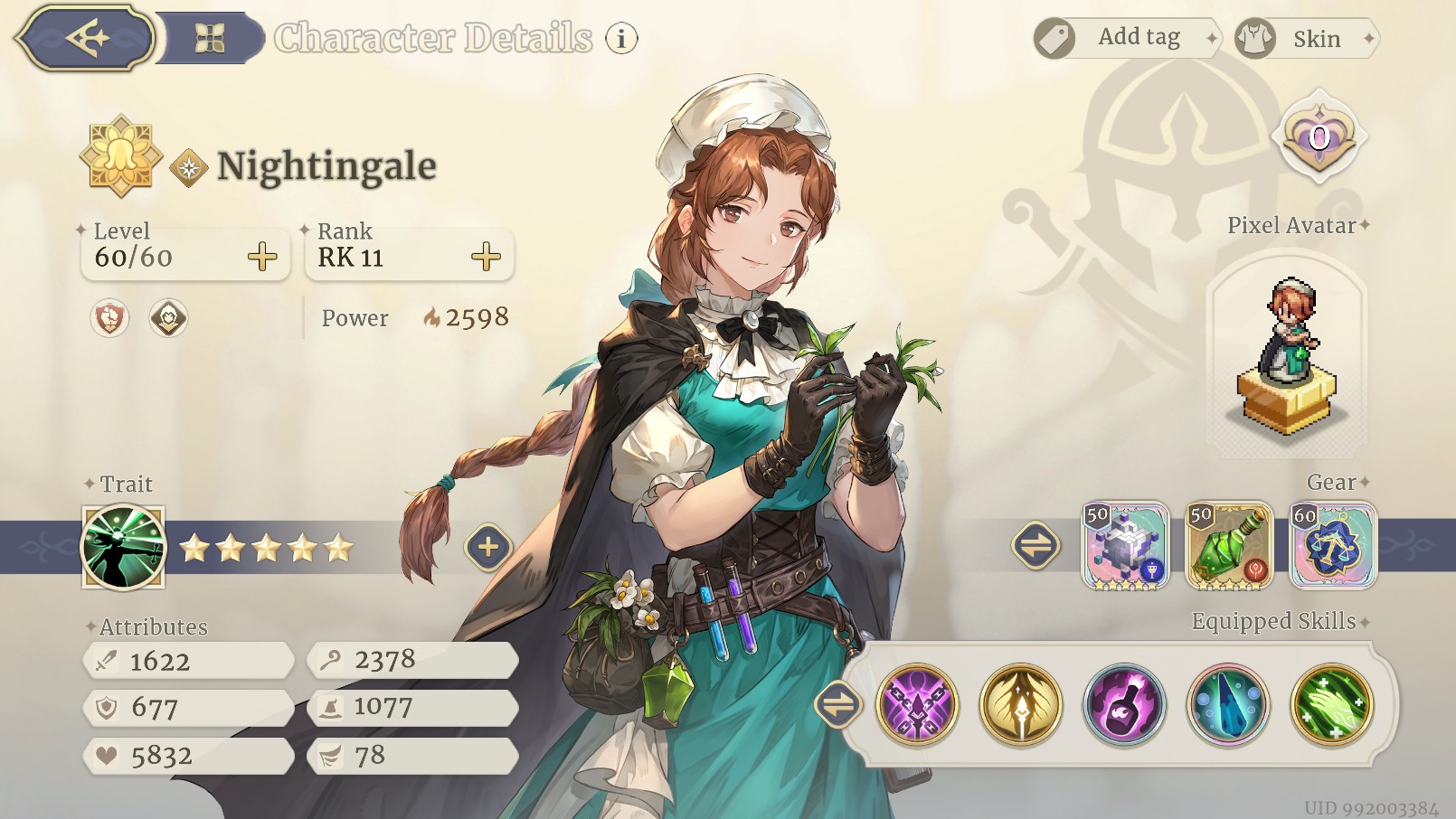Open the heart affinity badge

coord(1319,137)
